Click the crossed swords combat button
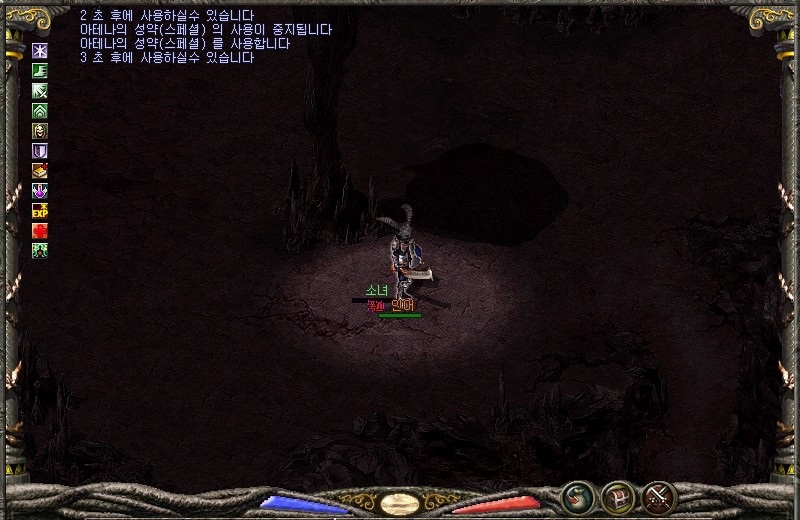The height and width of the screenshot is (520, 800). (659, 496)
